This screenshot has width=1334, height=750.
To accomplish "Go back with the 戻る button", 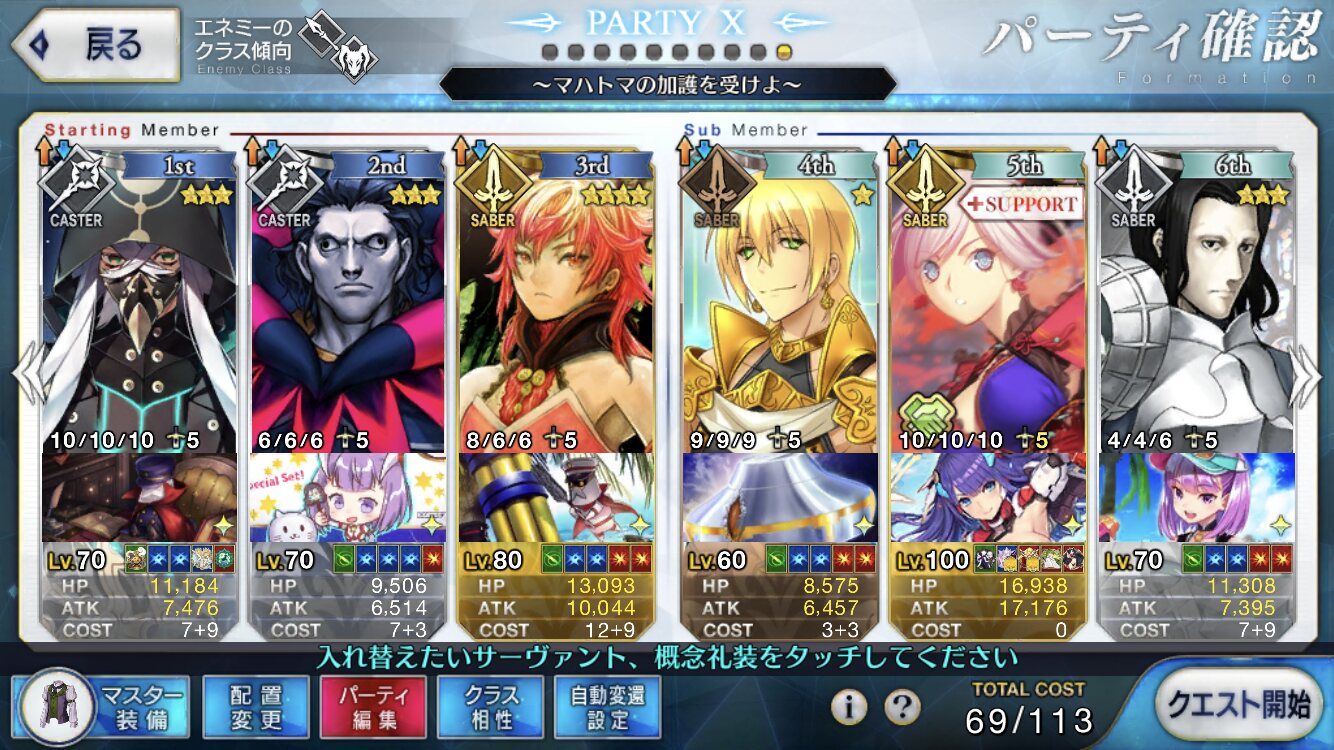I will pos(94,45).
